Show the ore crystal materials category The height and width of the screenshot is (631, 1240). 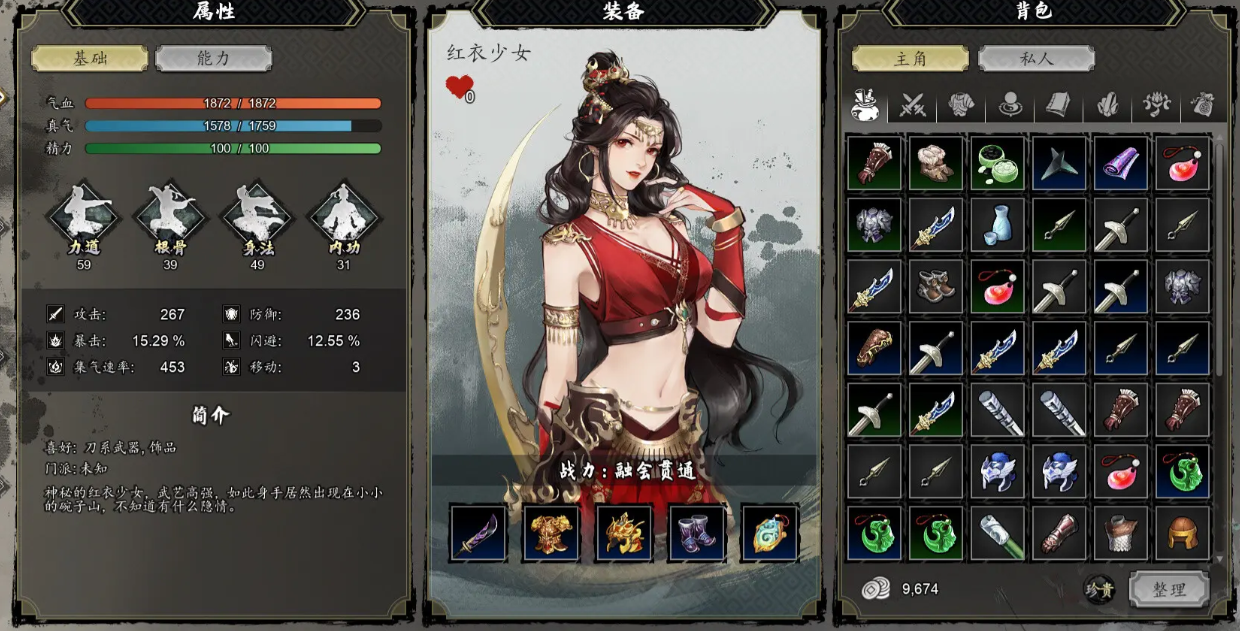click(x=1108, y=104)
